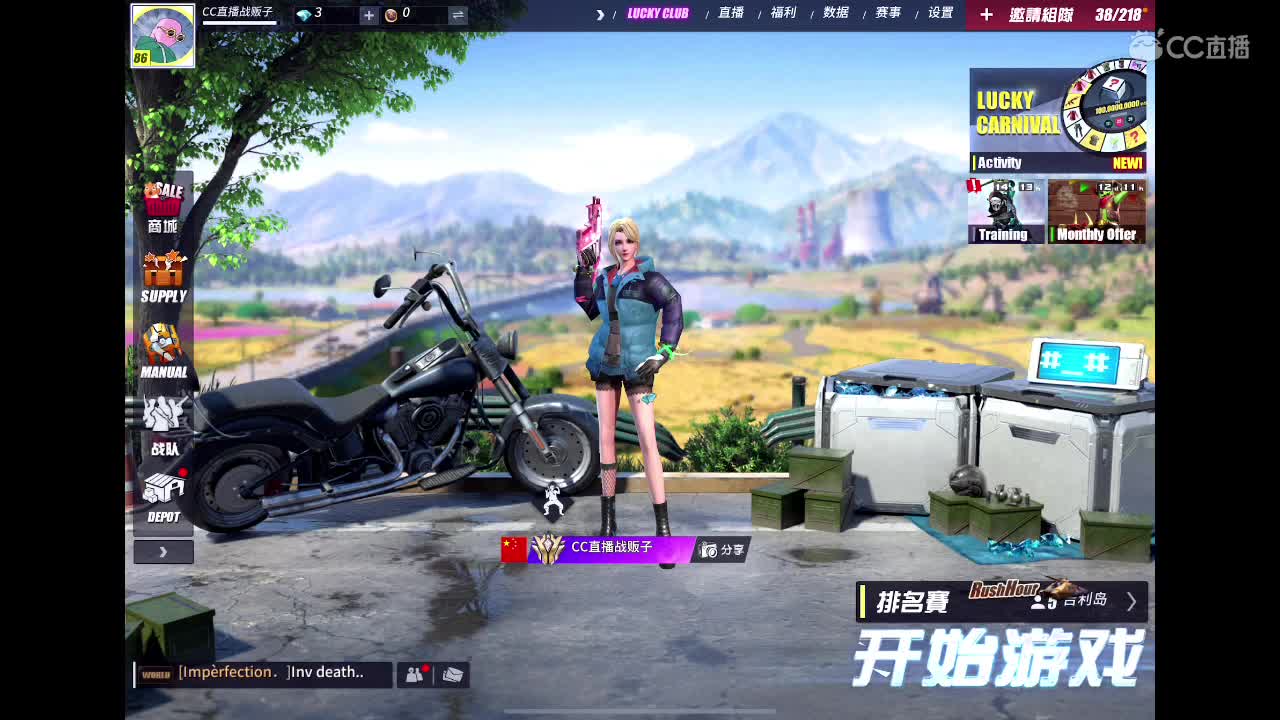Select the LUCKY CLUB tab
This screenshot has height=720, width=1280.
pos(656,15)
